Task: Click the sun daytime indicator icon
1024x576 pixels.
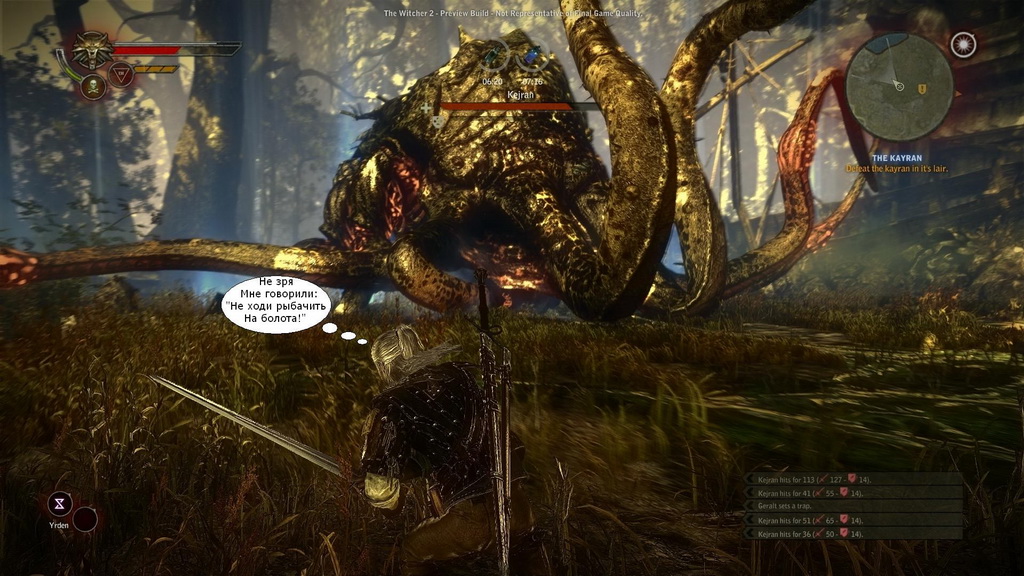Action: (963, 45)
